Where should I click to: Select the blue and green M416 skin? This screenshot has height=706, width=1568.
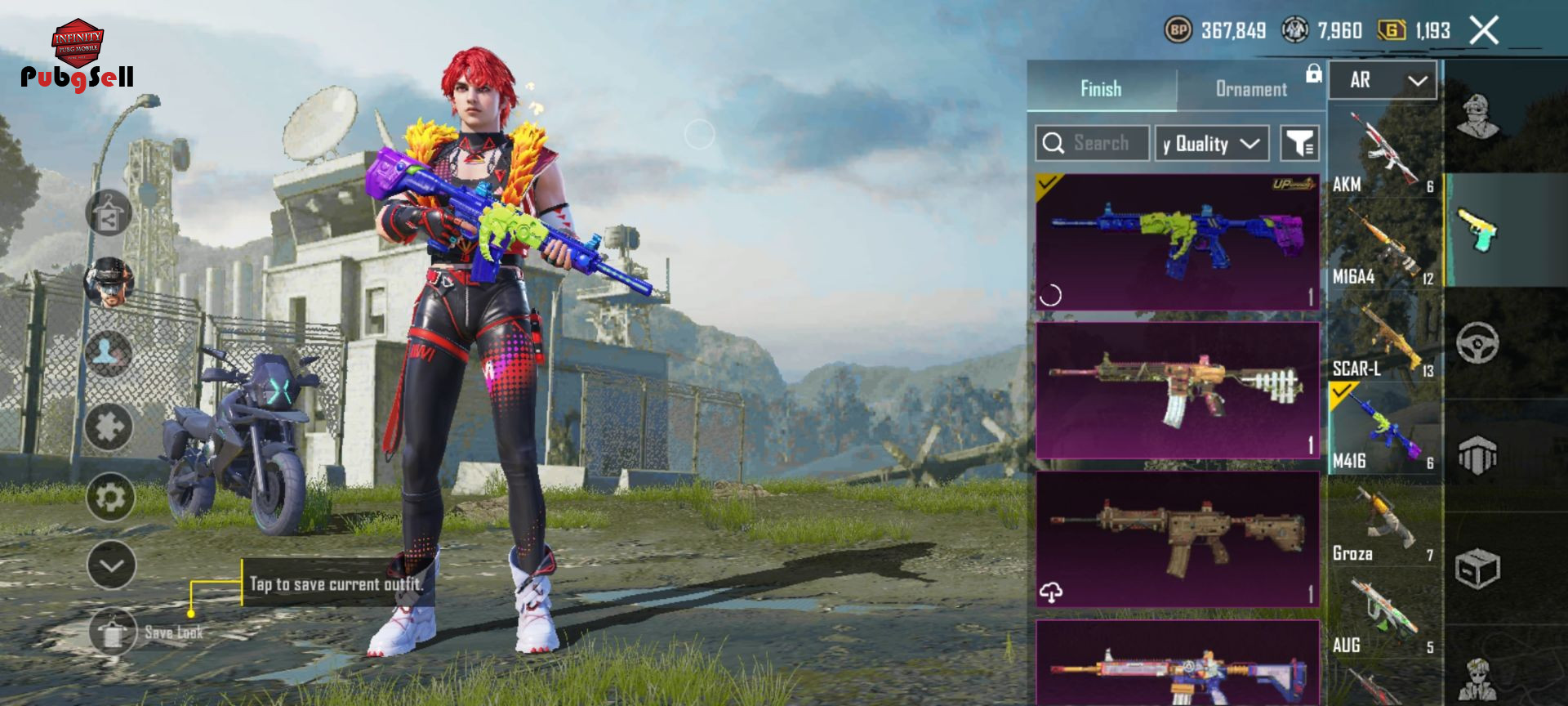1177,242
